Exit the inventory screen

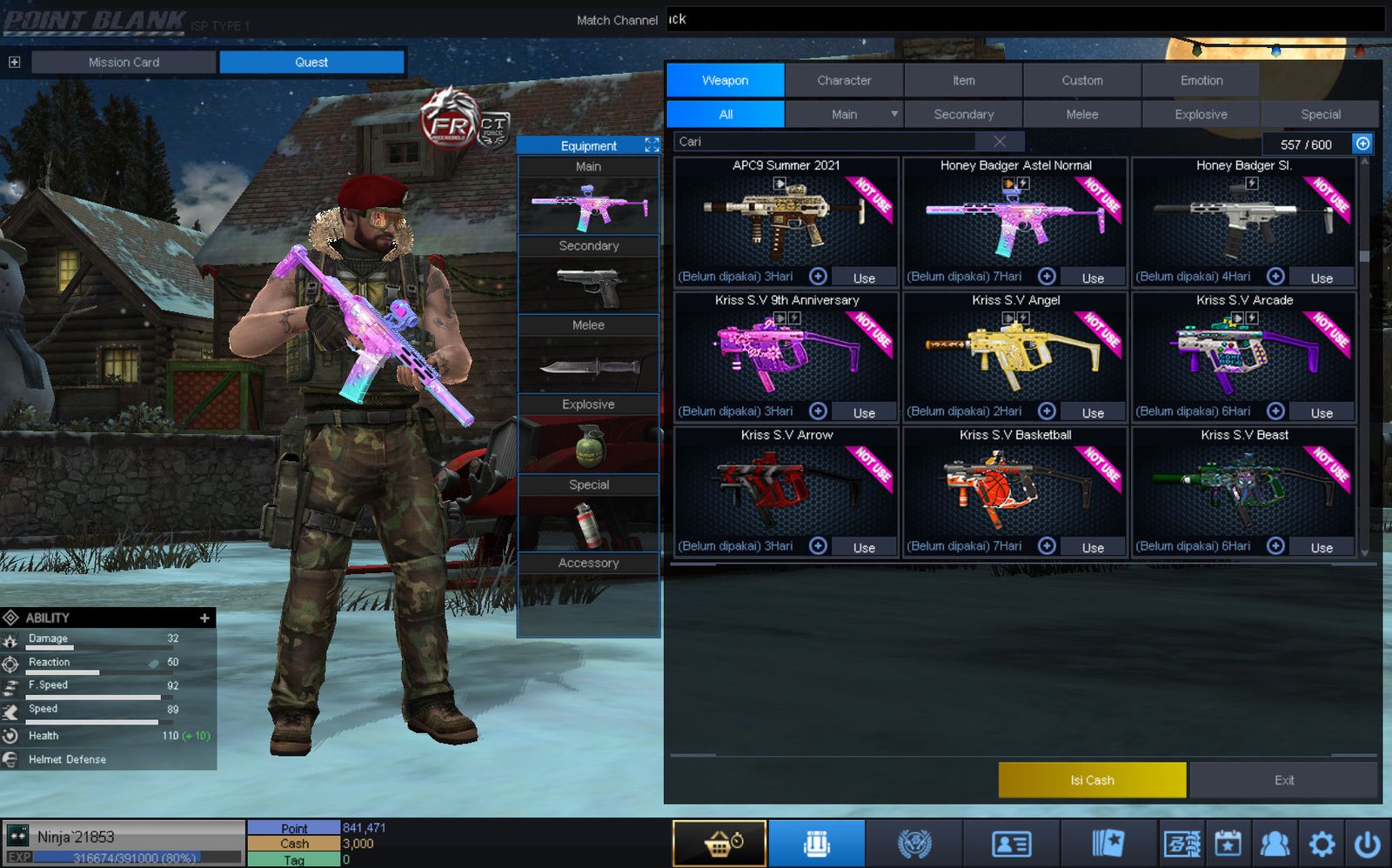[x=1284, y=780]
